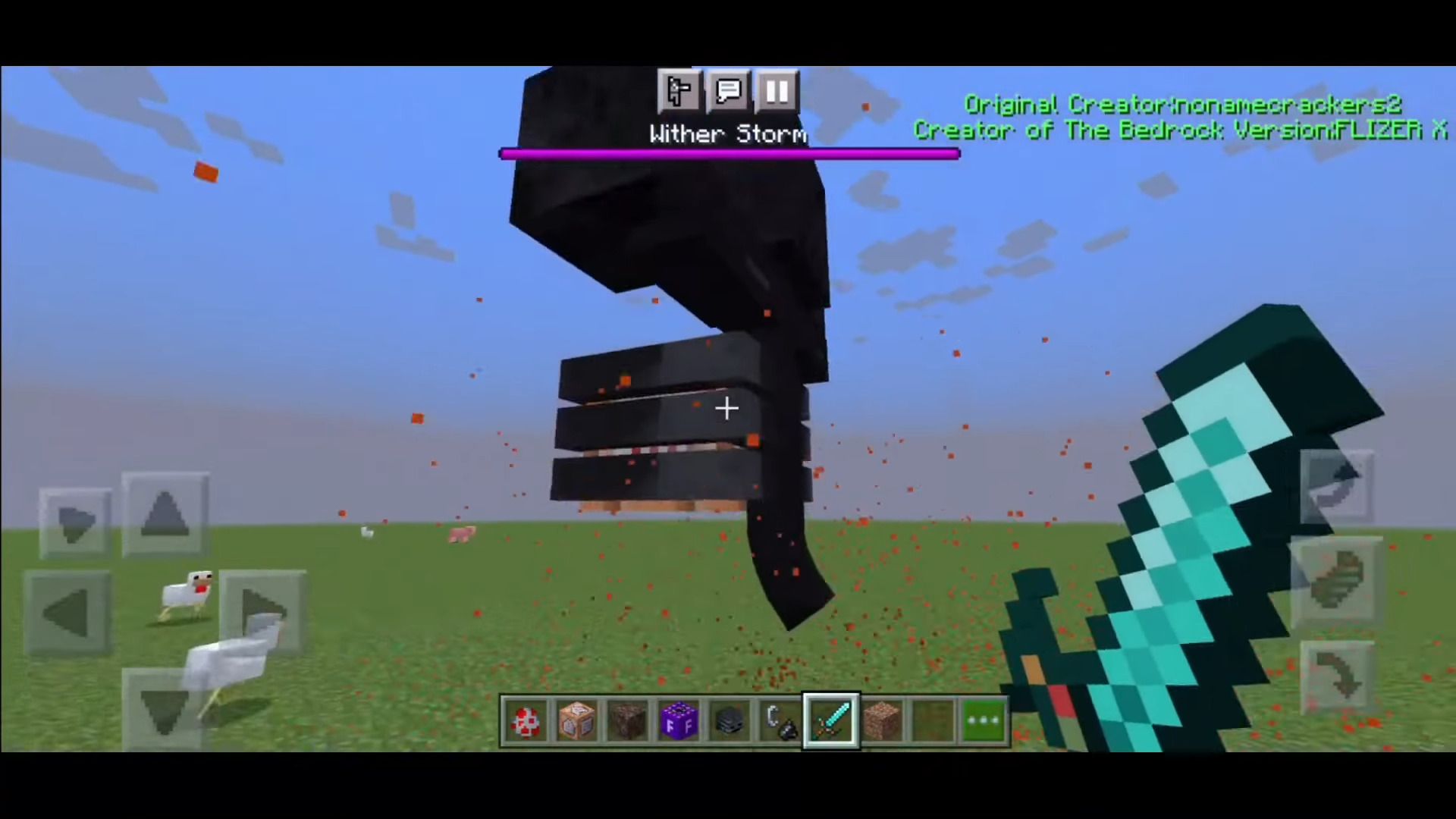Select the command block hotbar slot
The height and width of the screenshot is (819, 1456).
pyautogui.click(x=576, y=719)
